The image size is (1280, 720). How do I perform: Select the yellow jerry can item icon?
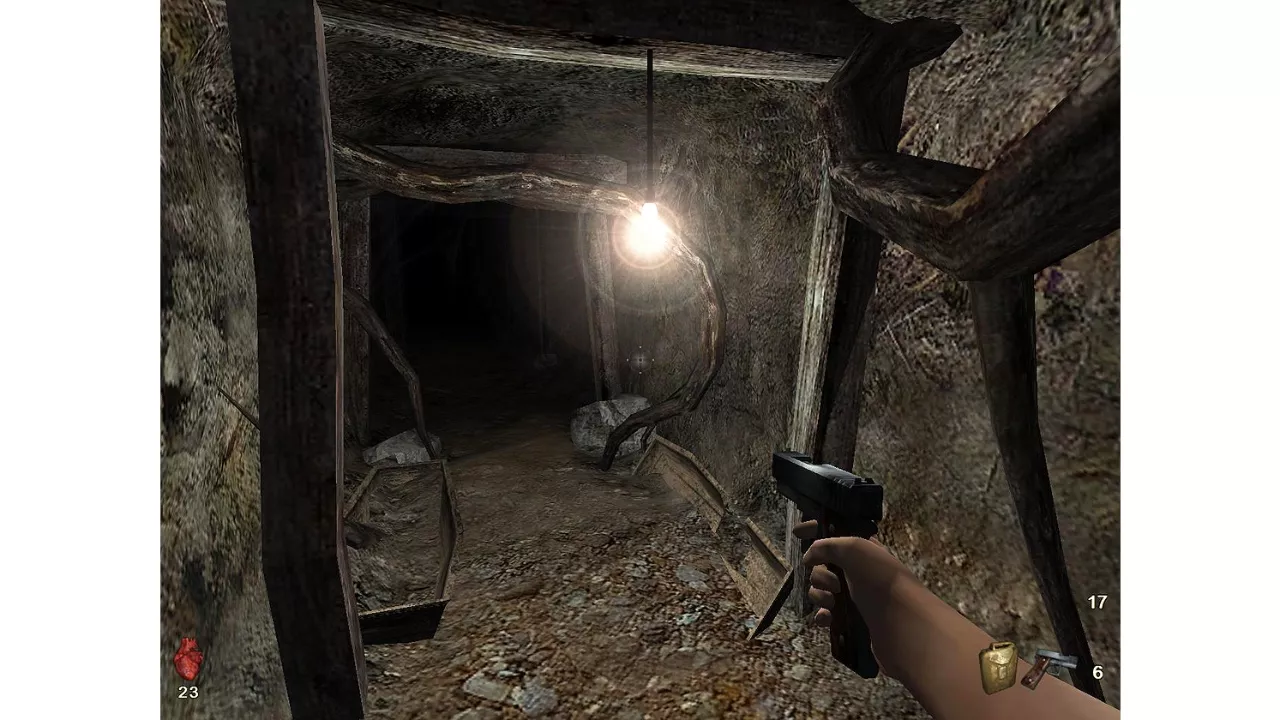[x=998, y=667]
